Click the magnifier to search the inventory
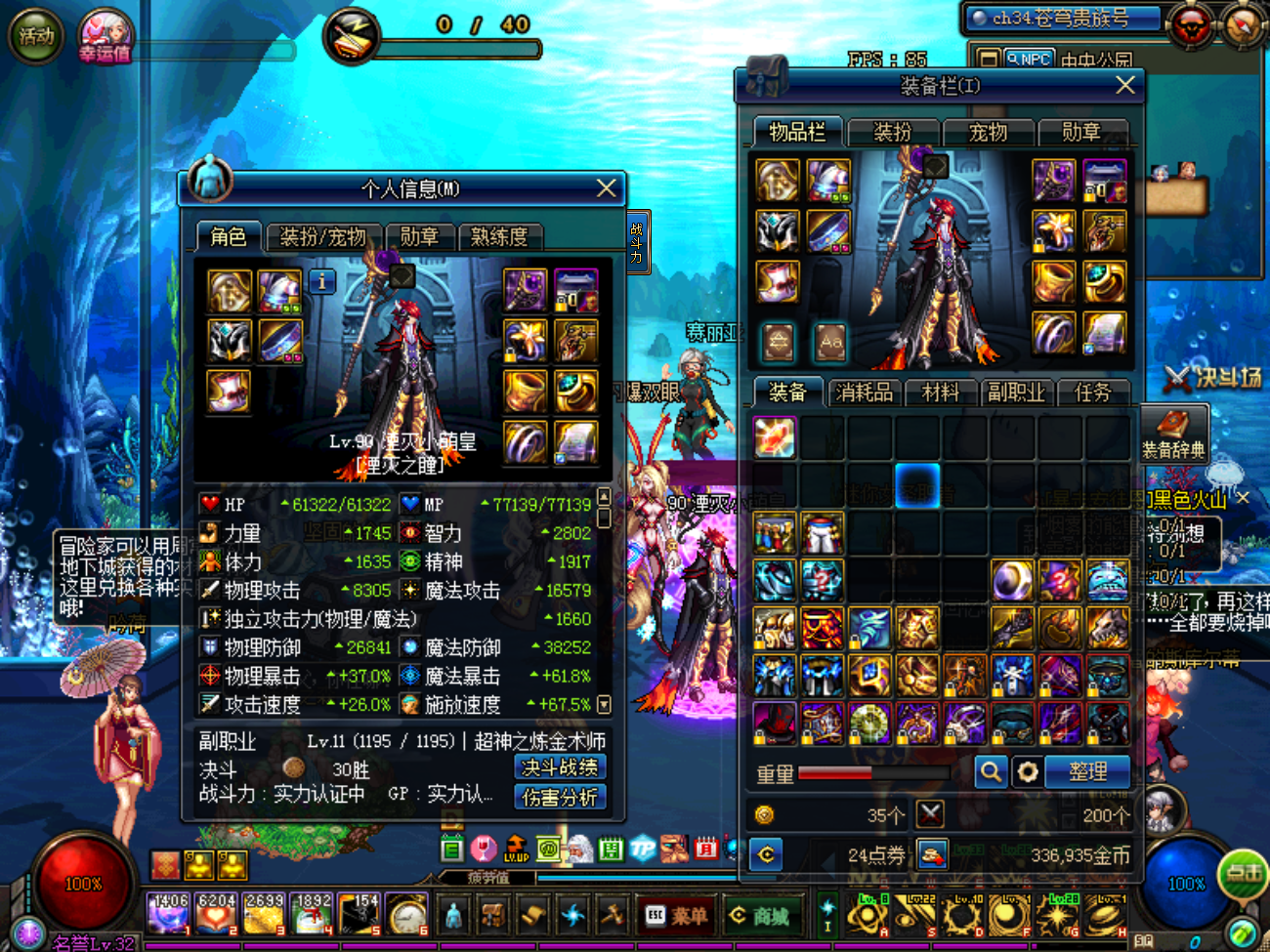 pyautogui.click(x=991, y=771)
